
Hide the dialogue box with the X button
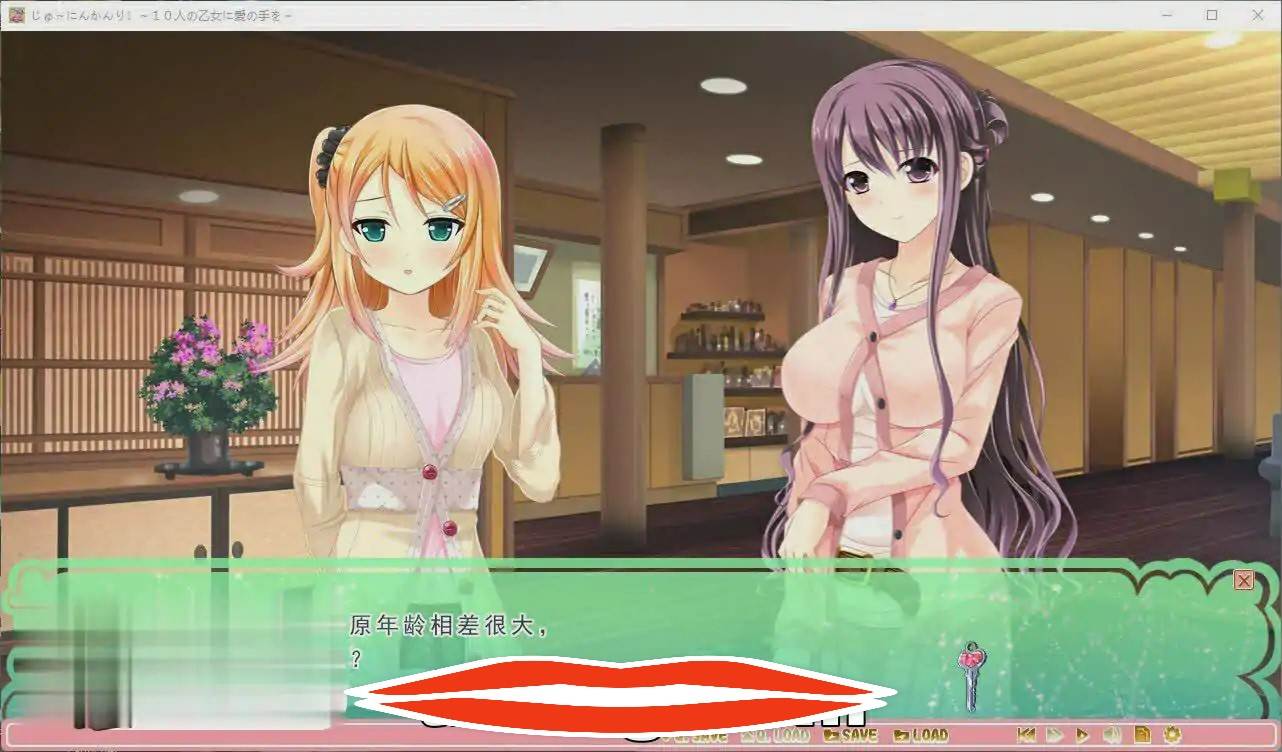tap(1244, 580)
